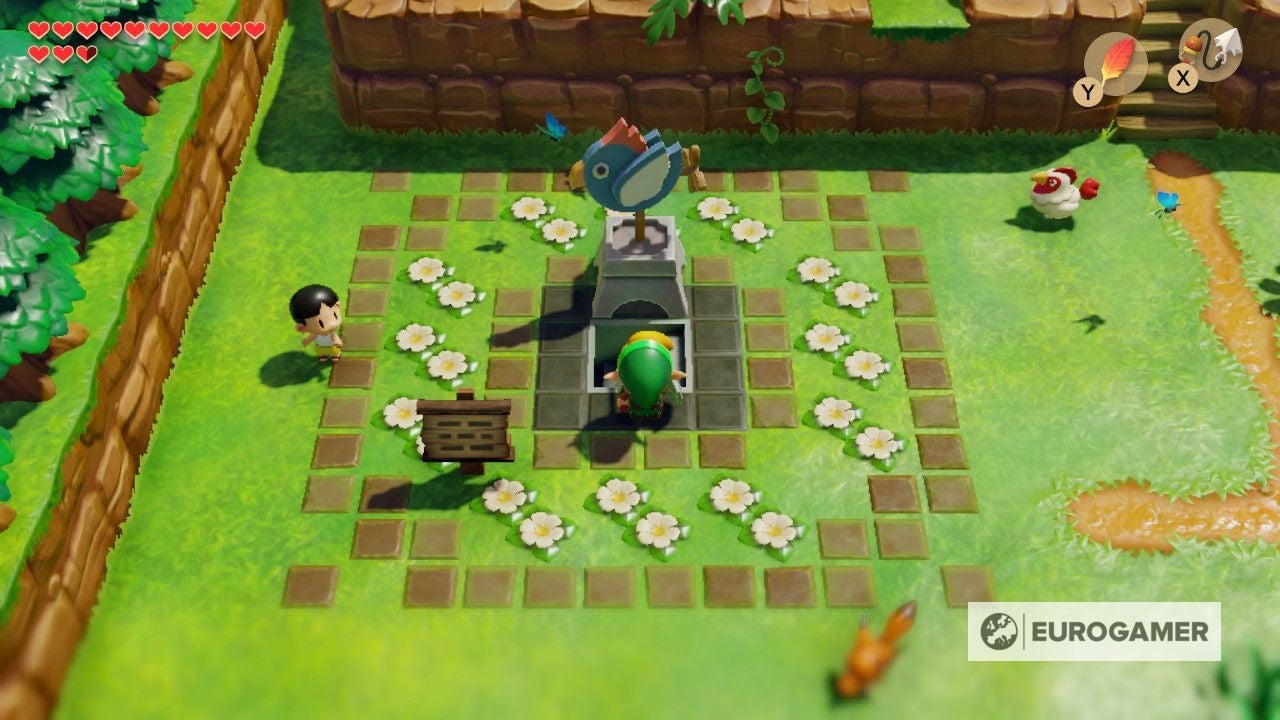
Task: Click the Eurogamer text label
Action: point(1120,631)
